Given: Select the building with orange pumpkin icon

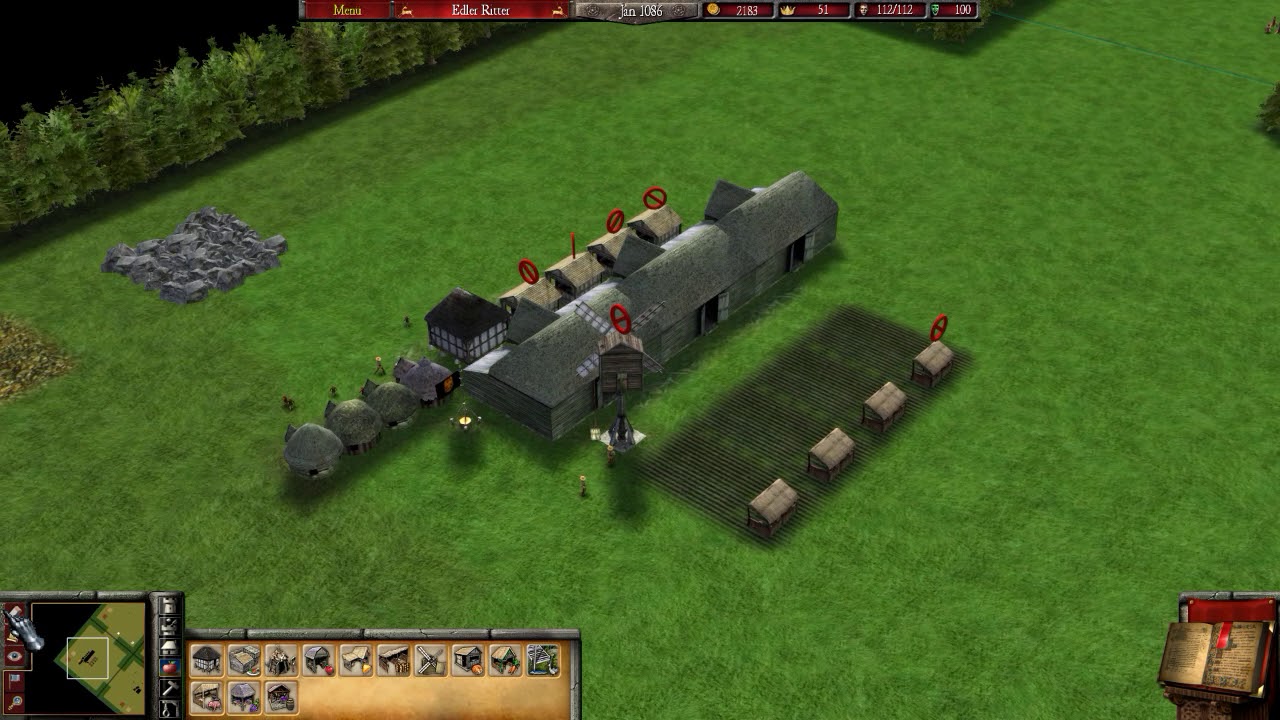Looking at the screenshot, I should tap(467, 660).
